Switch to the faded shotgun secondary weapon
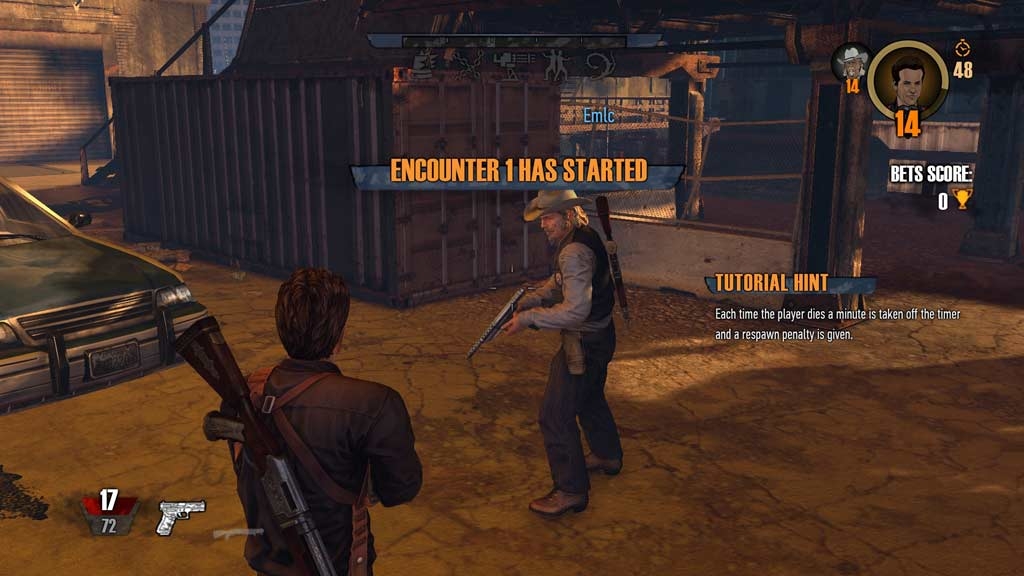 pyautogui.click(x=238, y=533)
